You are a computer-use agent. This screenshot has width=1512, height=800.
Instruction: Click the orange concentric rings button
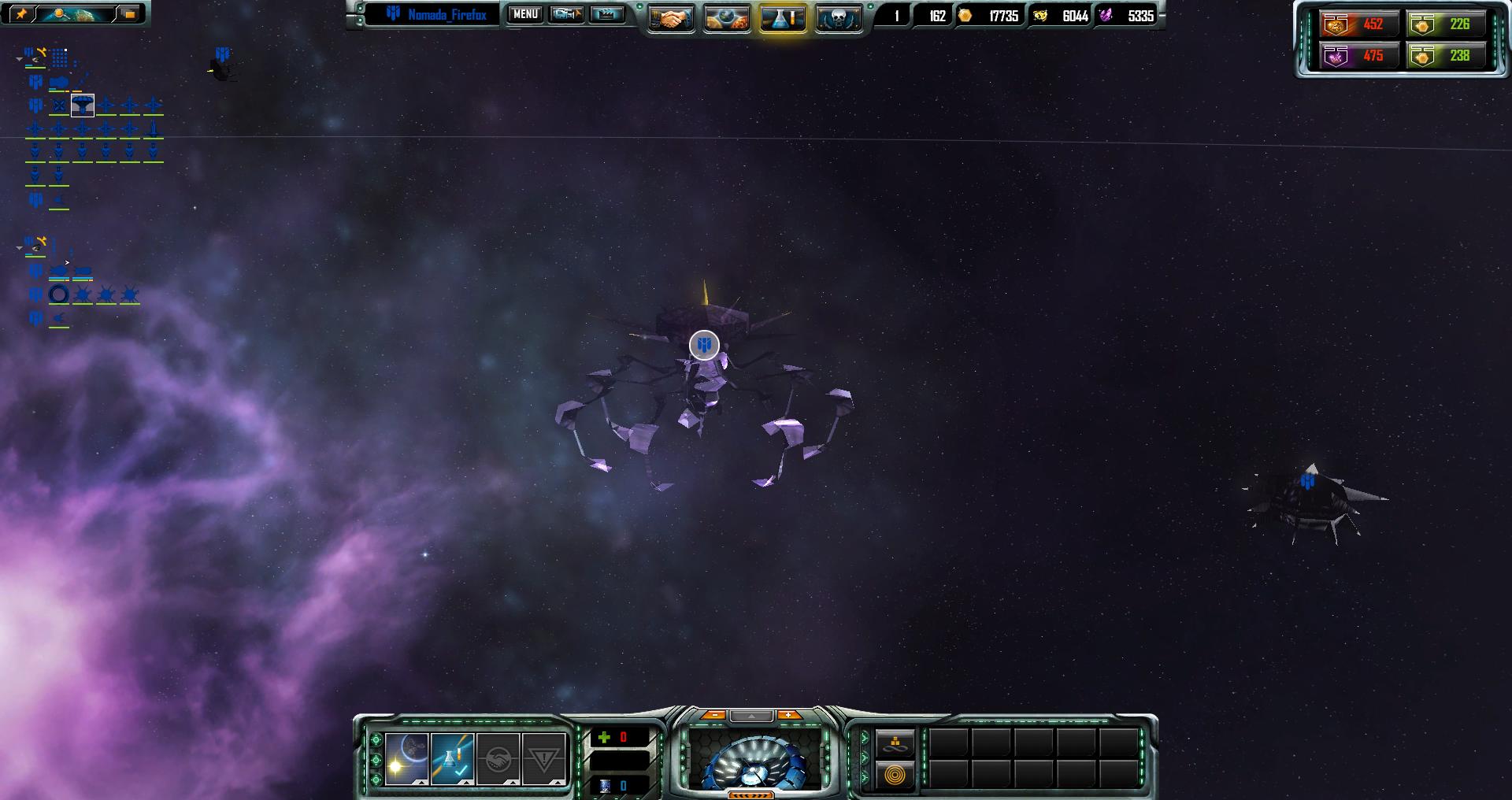point(895,775)
